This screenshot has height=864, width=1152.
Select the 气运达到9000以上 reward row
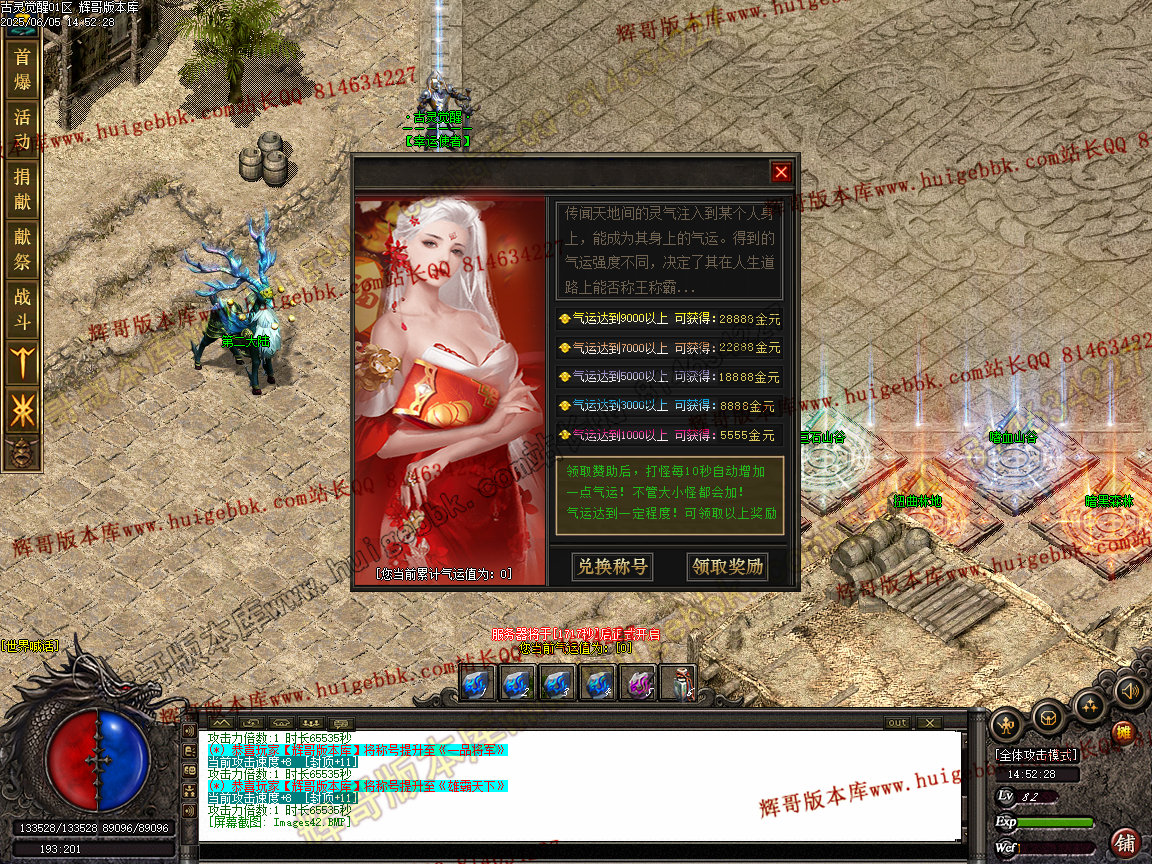(669, 319)
